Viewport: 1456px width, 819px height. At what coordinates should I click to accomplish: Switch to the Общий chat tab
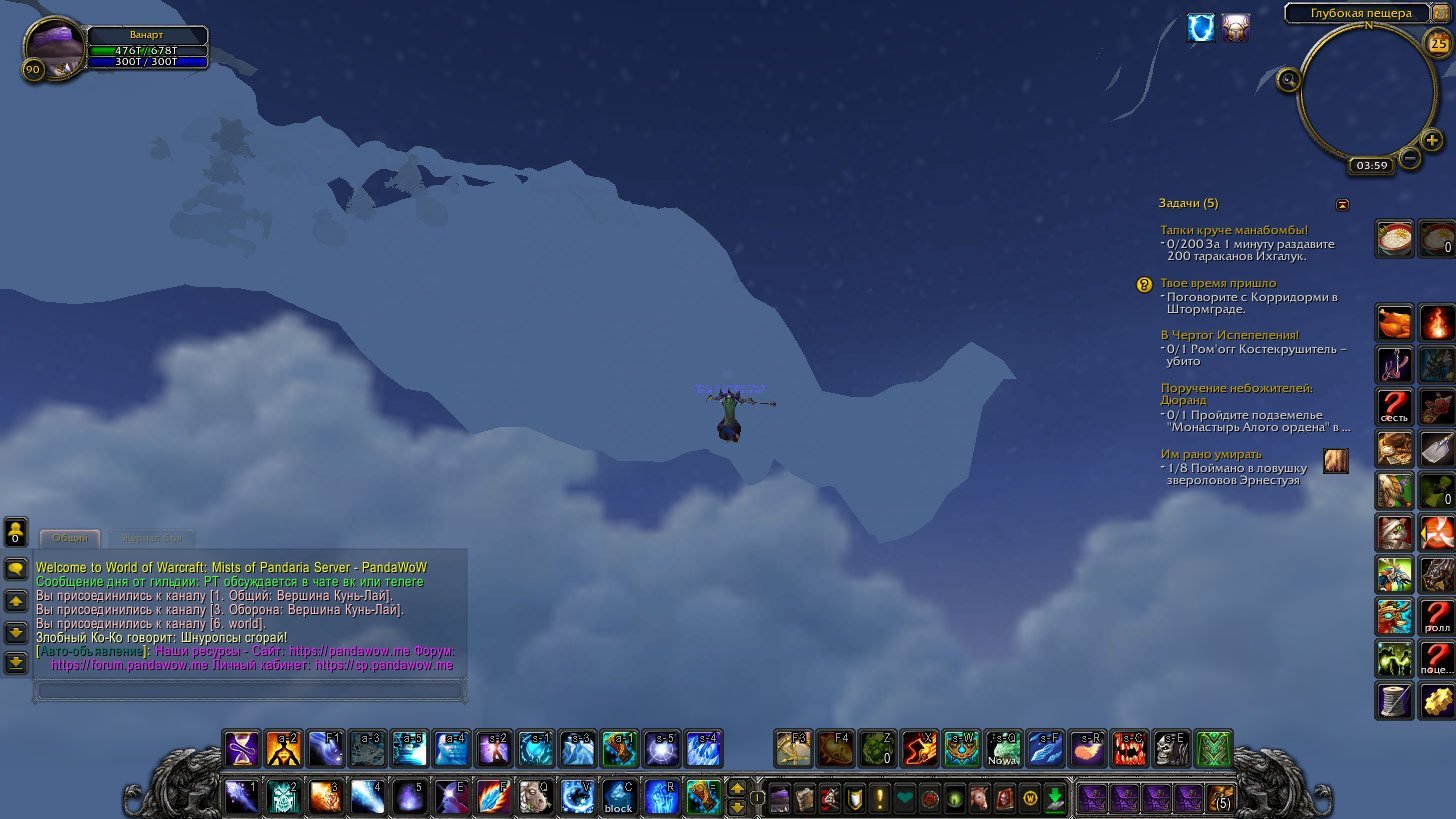click(x=70, y=538)
